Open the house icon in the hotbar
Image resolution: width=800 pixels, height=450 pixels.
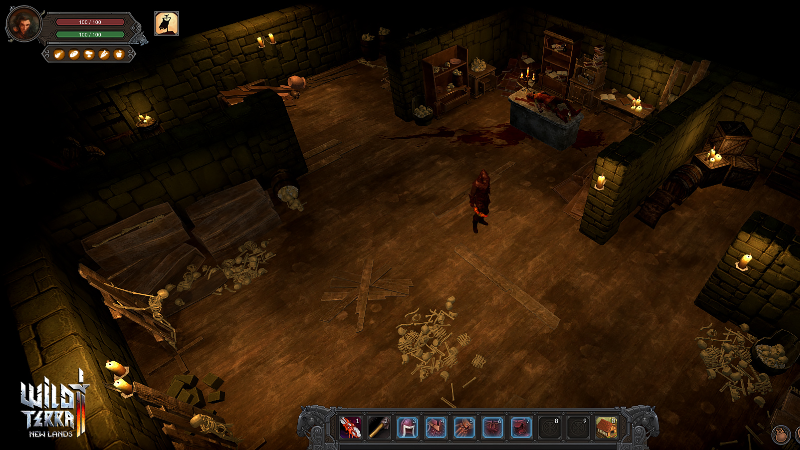(x=606, y=428)
